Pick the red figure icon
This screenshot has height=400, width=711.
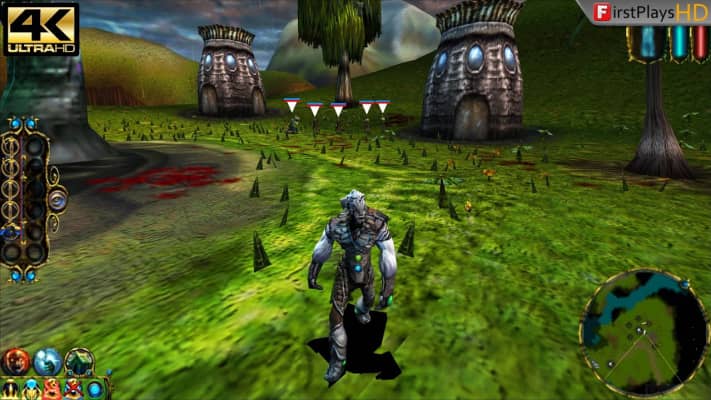click(52, 389)
